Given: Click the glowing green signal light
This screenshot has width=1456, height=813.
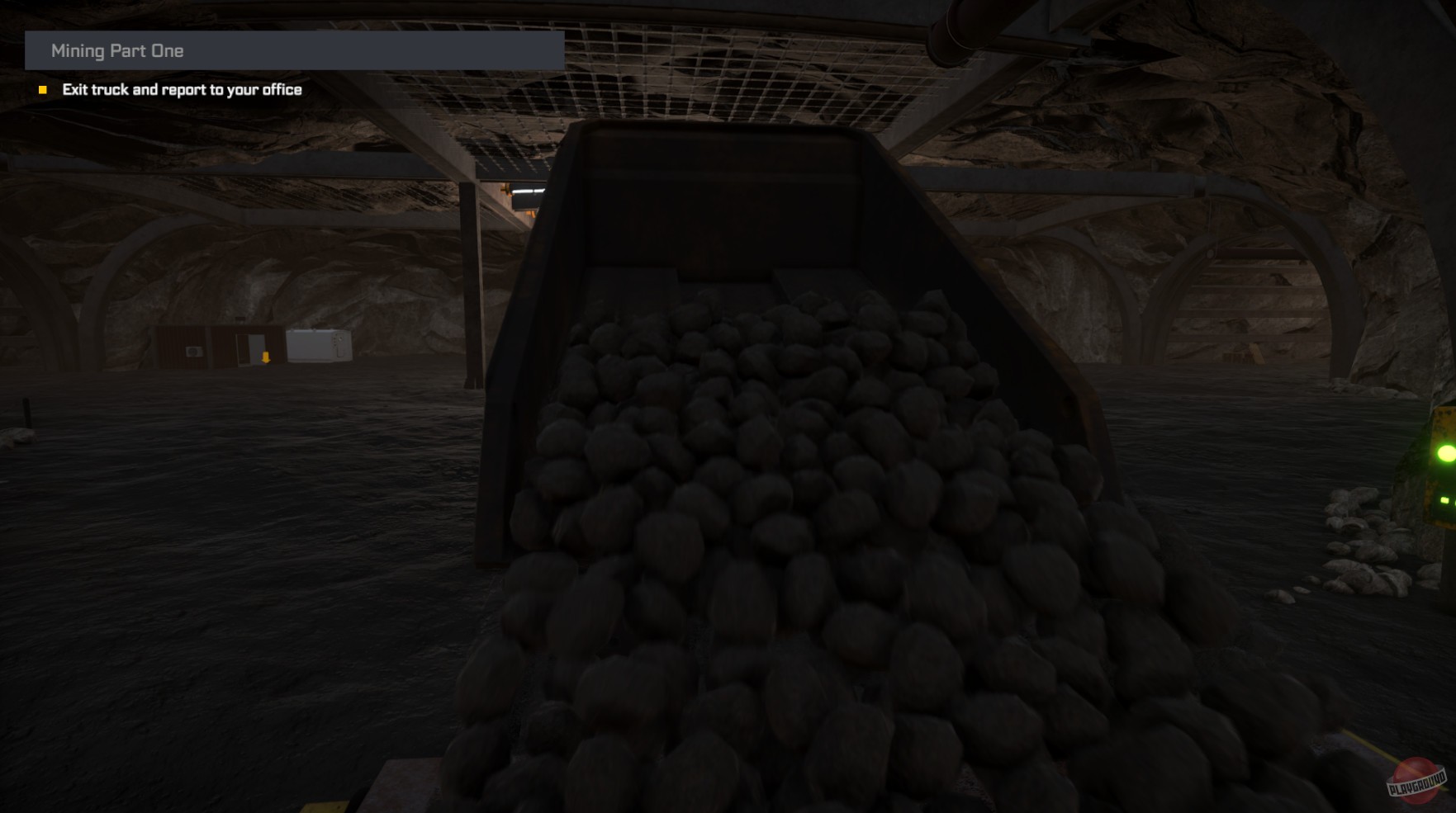Looking at the screenshot, I should click(1446, 452).
